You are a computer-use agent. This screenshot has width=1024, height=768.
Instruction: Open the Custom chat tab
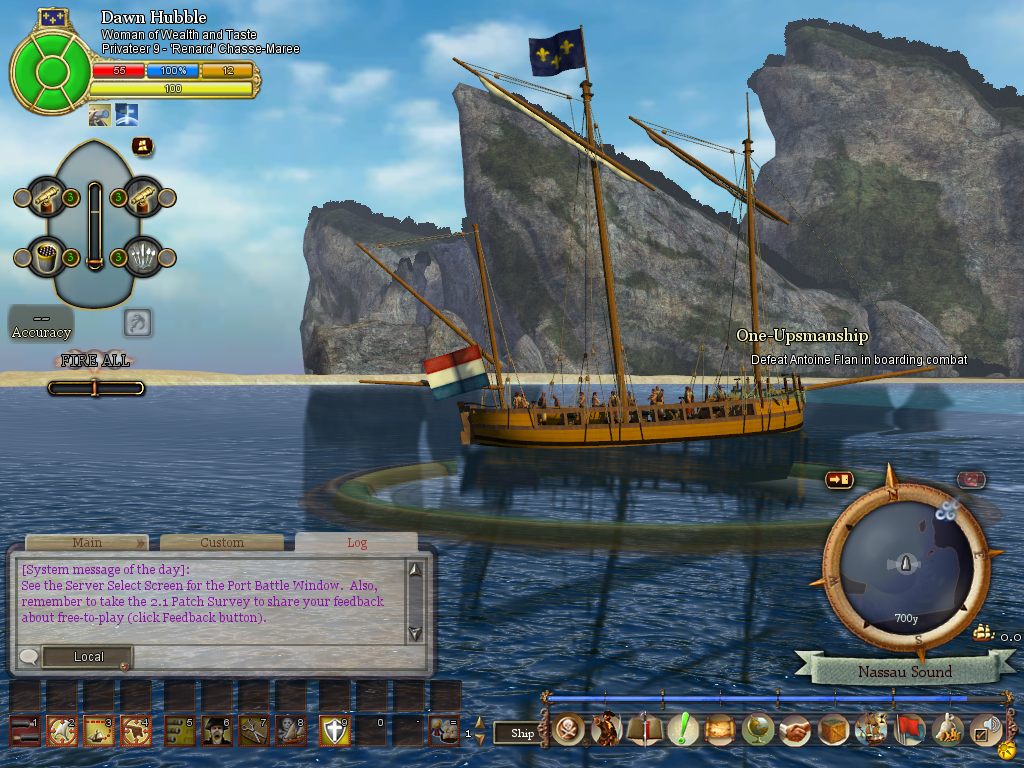tap(222, 543)
